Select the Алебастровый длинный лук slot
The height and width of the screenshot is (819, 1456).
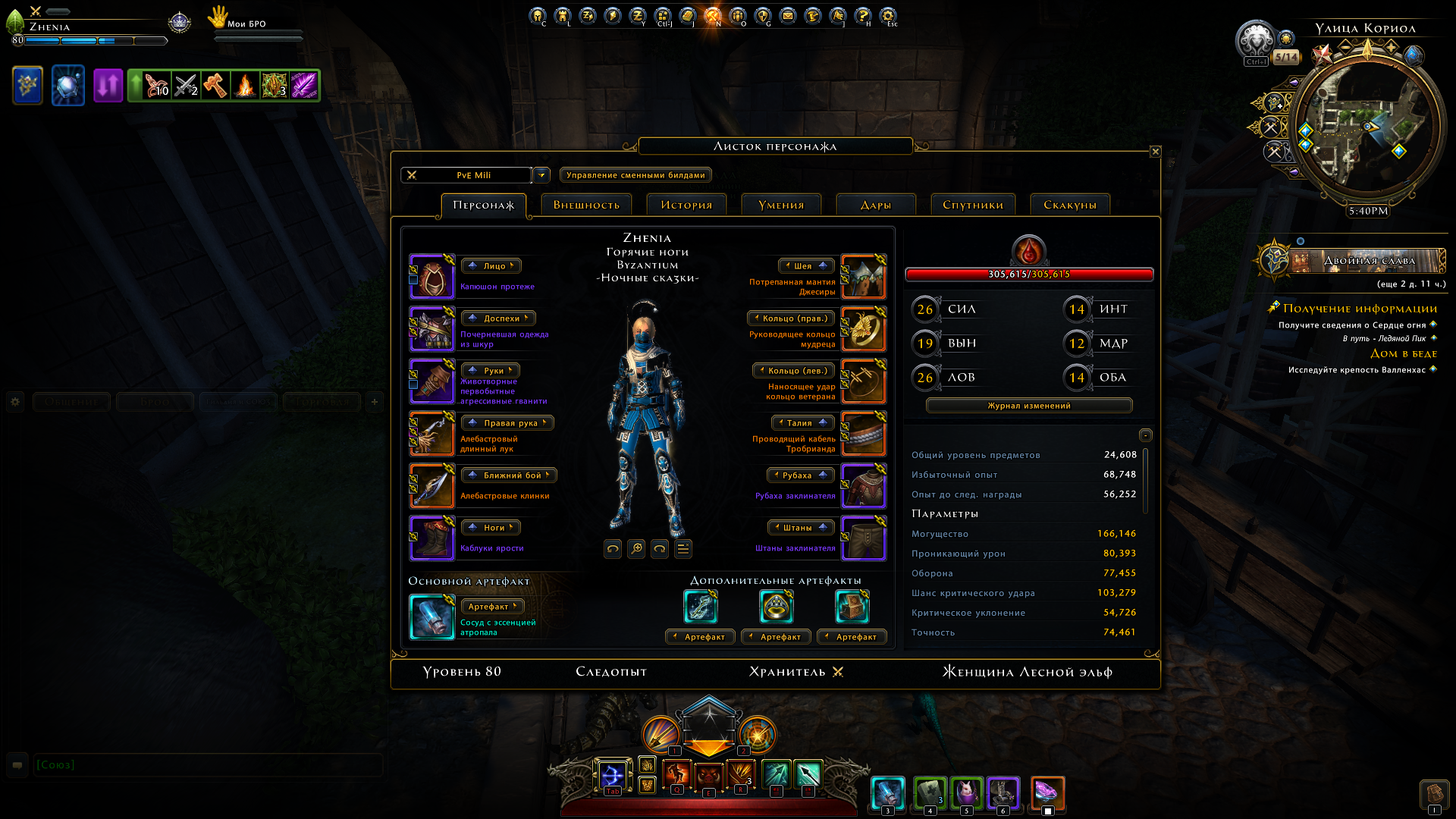[x=432, y=434]
